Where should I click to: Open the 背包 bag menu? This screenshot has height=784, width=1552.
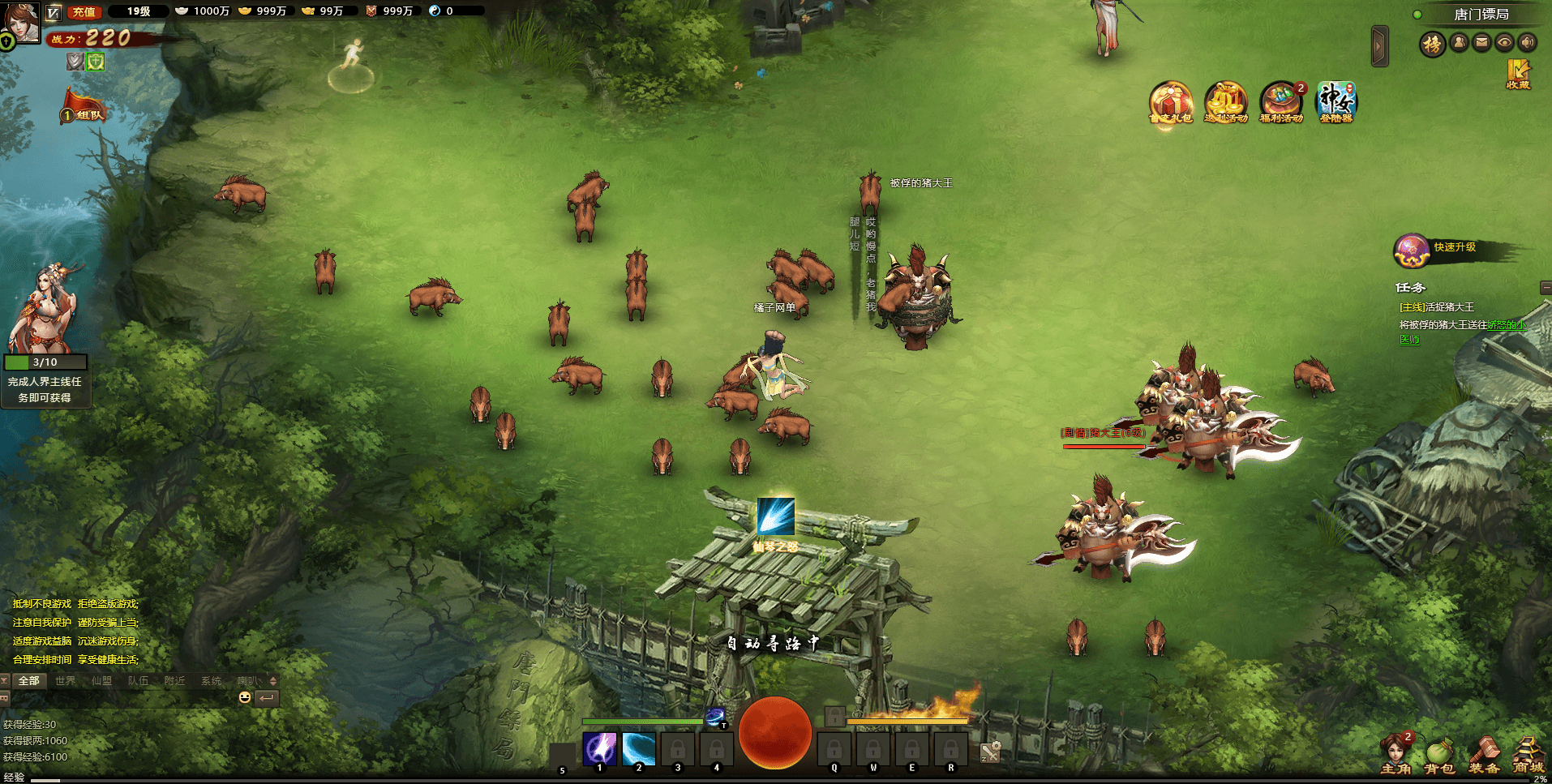point(1439,756)
